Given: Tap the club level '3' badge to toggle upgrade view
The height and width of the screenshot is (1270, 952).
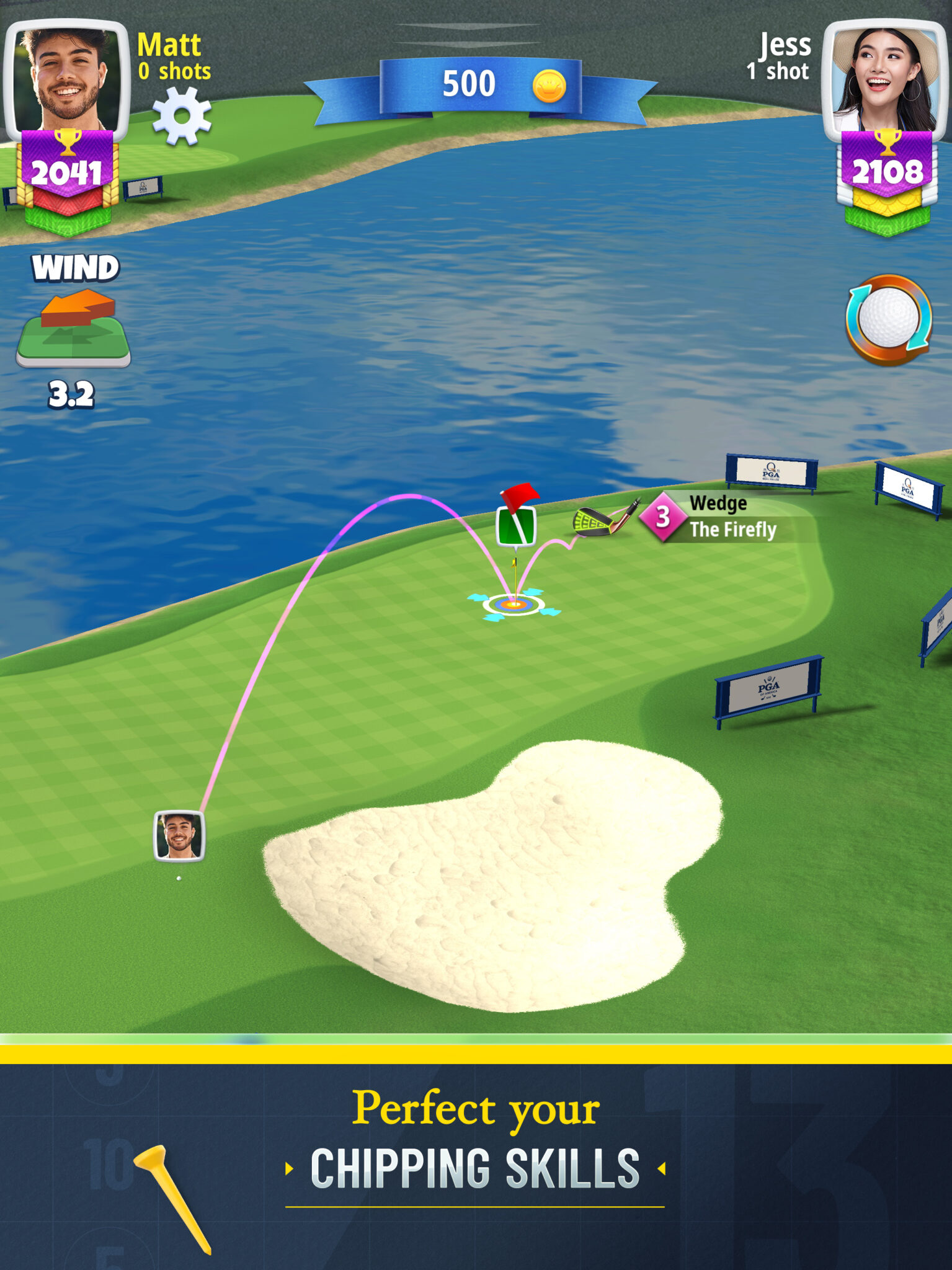Looking at the screenshot, I should [x=662, y=520].
